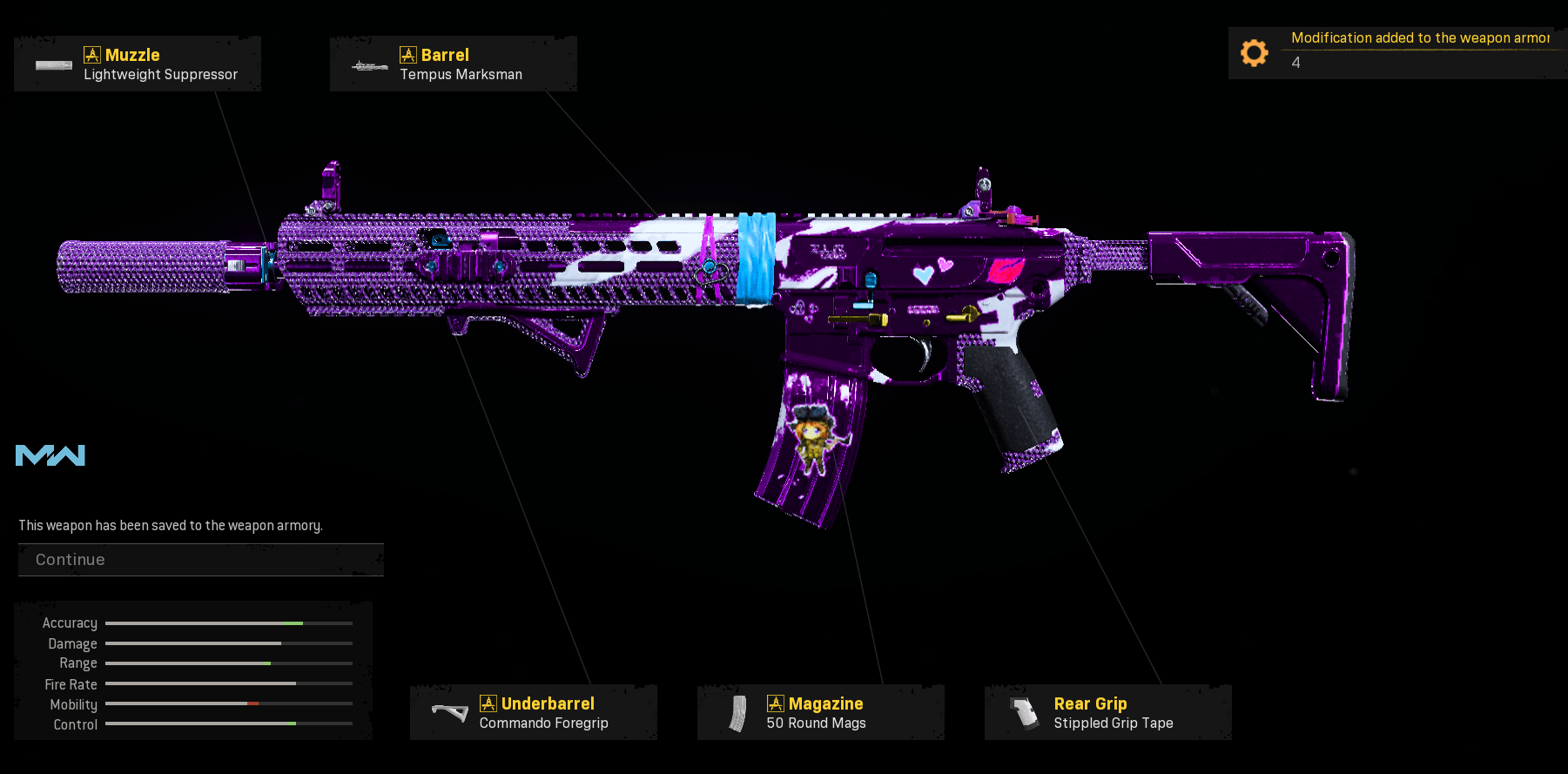The image size is (1568, 774).
Task: Select the Magazine 50 Round Mags slot
Action: [820, 713]
